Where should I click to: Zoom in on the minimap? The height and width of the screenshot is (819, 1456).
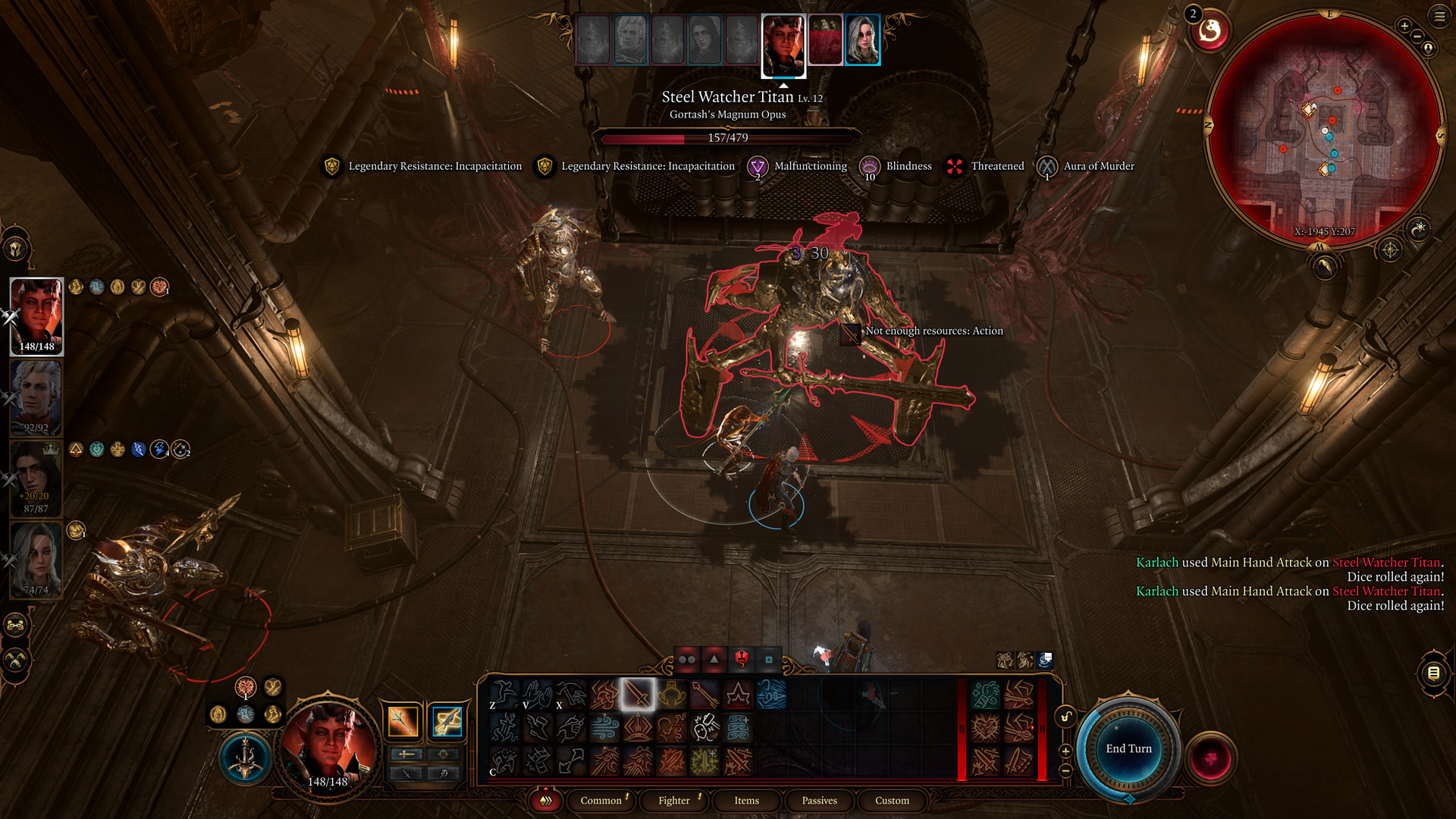point(1404,26)
